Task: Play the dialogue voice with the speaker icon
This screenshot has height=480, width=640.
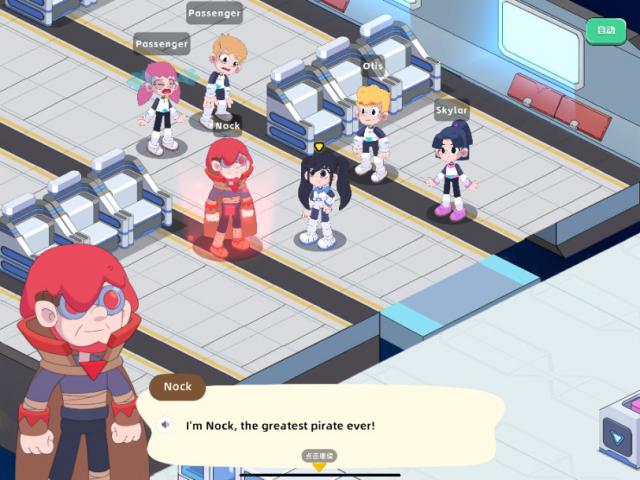Action: 166,424
